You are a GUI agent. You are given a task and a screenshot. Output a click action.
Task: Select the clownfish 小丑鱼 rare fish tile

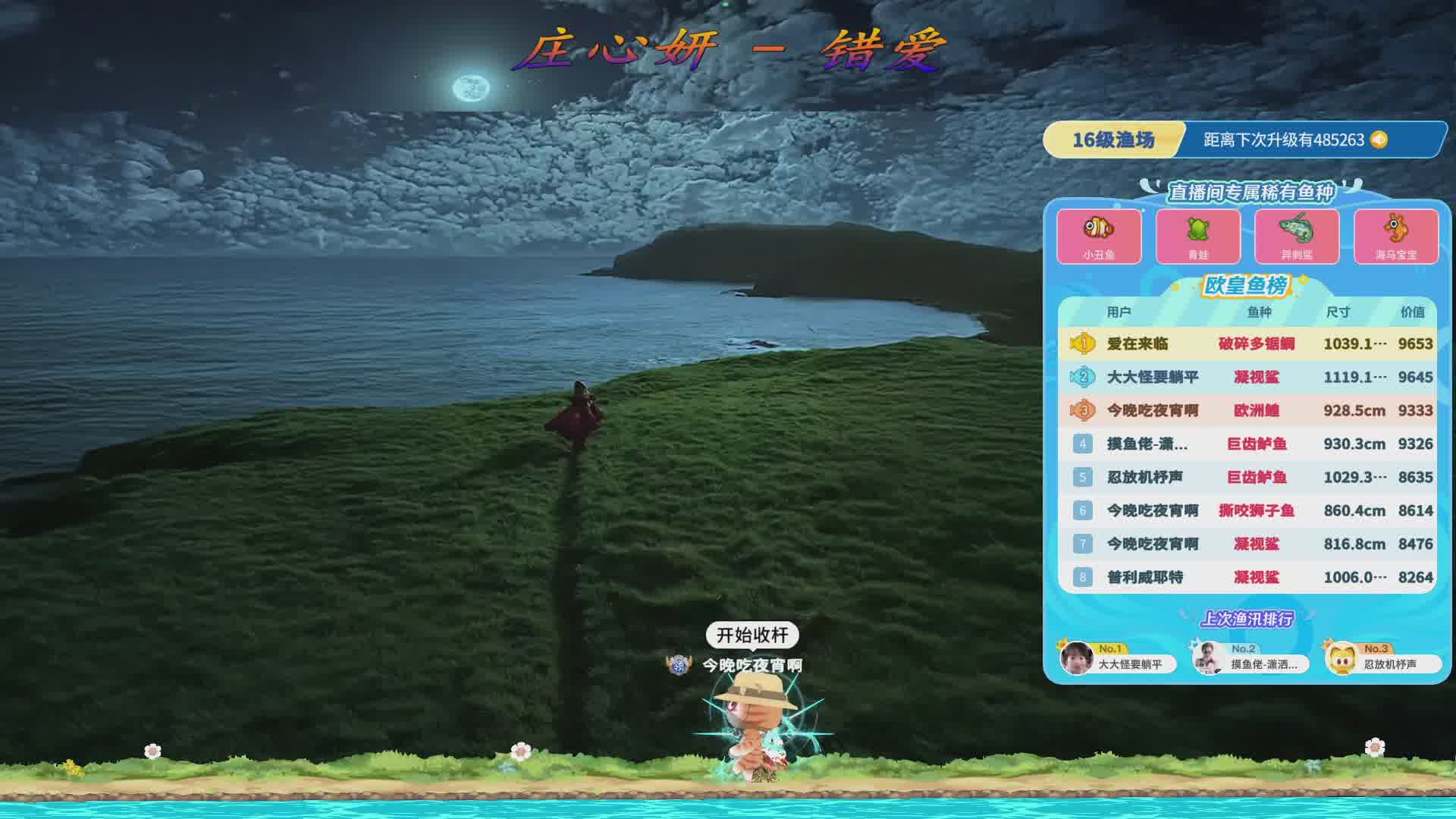click(x=1099, y=236)
